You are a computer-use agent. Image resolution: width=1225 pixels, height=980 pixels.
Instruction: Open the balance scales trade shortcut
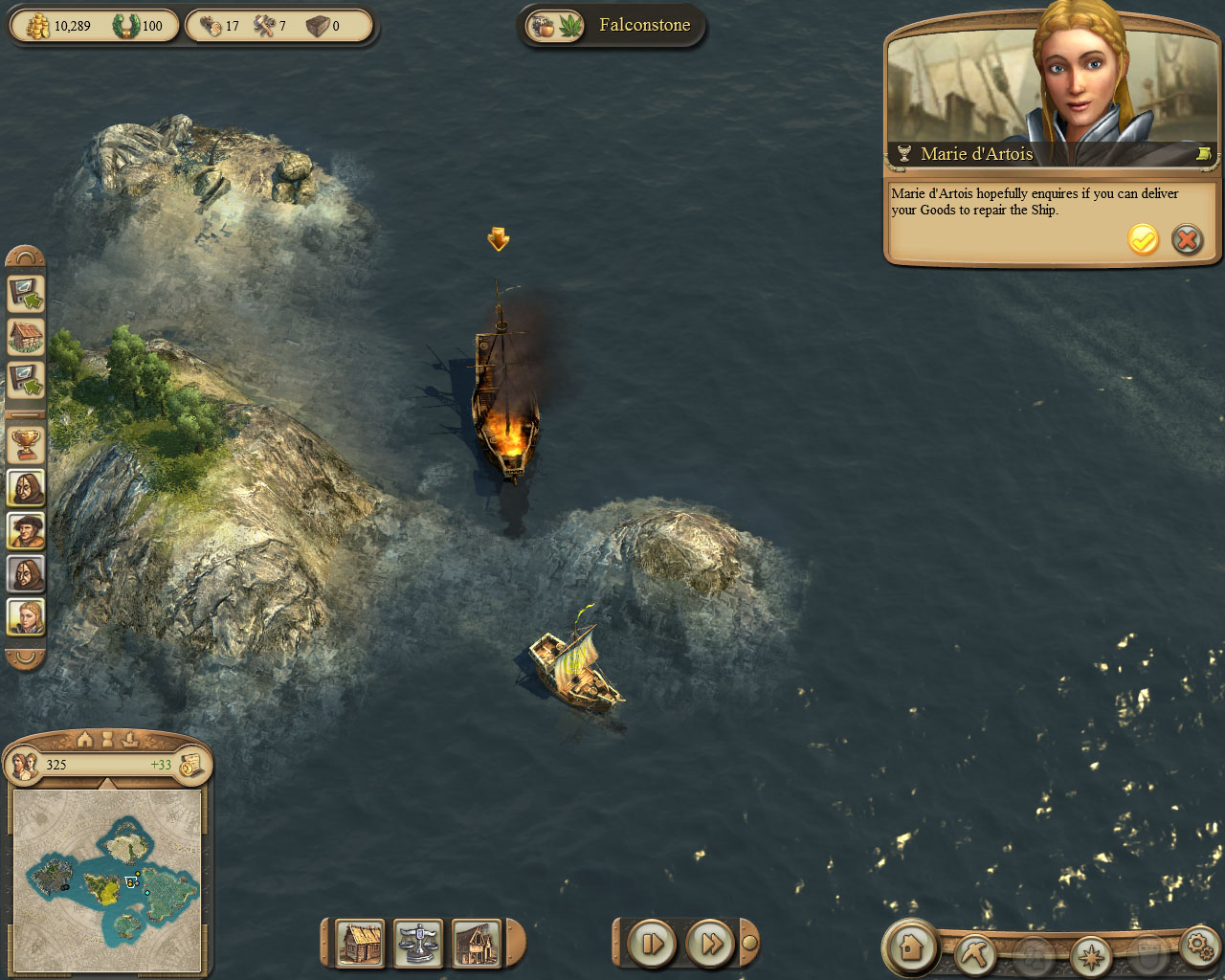point(418,944)
